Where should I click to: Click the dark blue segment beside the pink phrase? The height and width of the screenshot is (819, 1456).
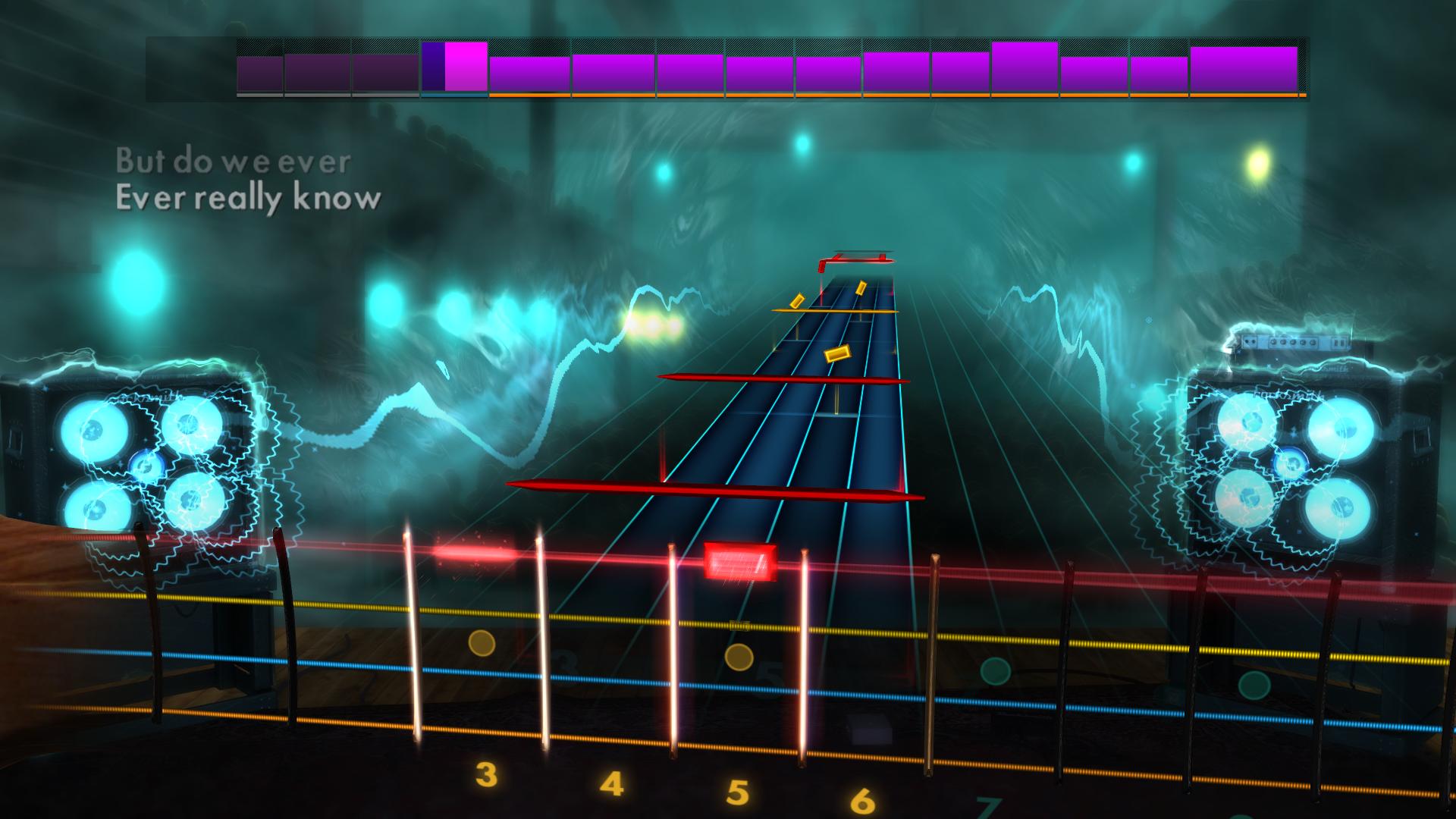click(x=435, y=67)
